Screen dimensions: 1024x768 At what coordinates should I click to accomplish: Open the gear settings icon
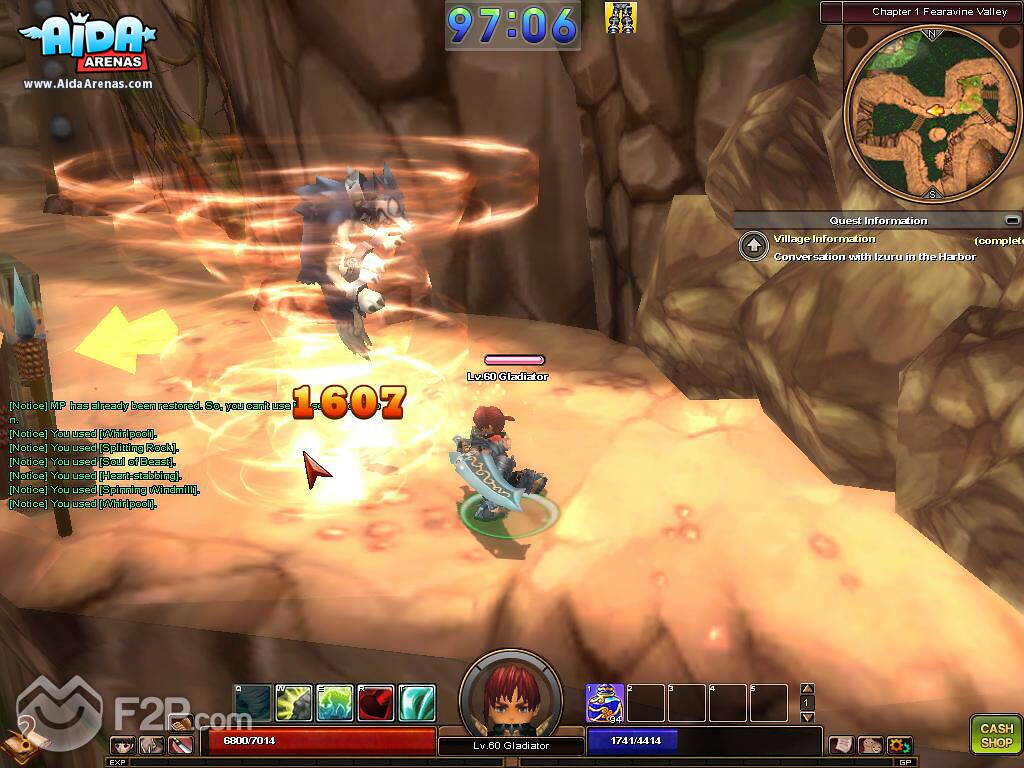point(899,745)
